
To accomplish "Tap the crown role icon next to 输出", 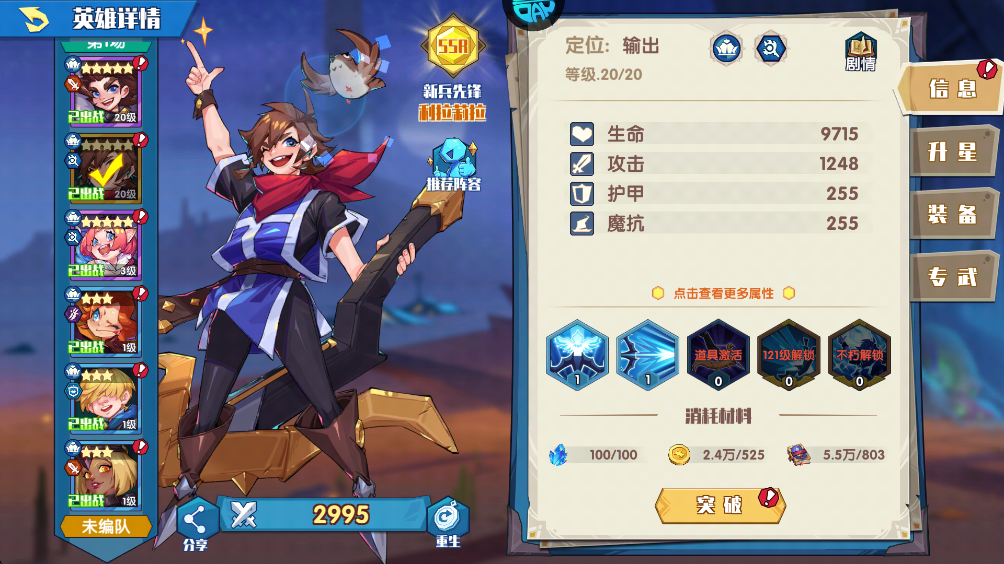I will click(725, 47).
